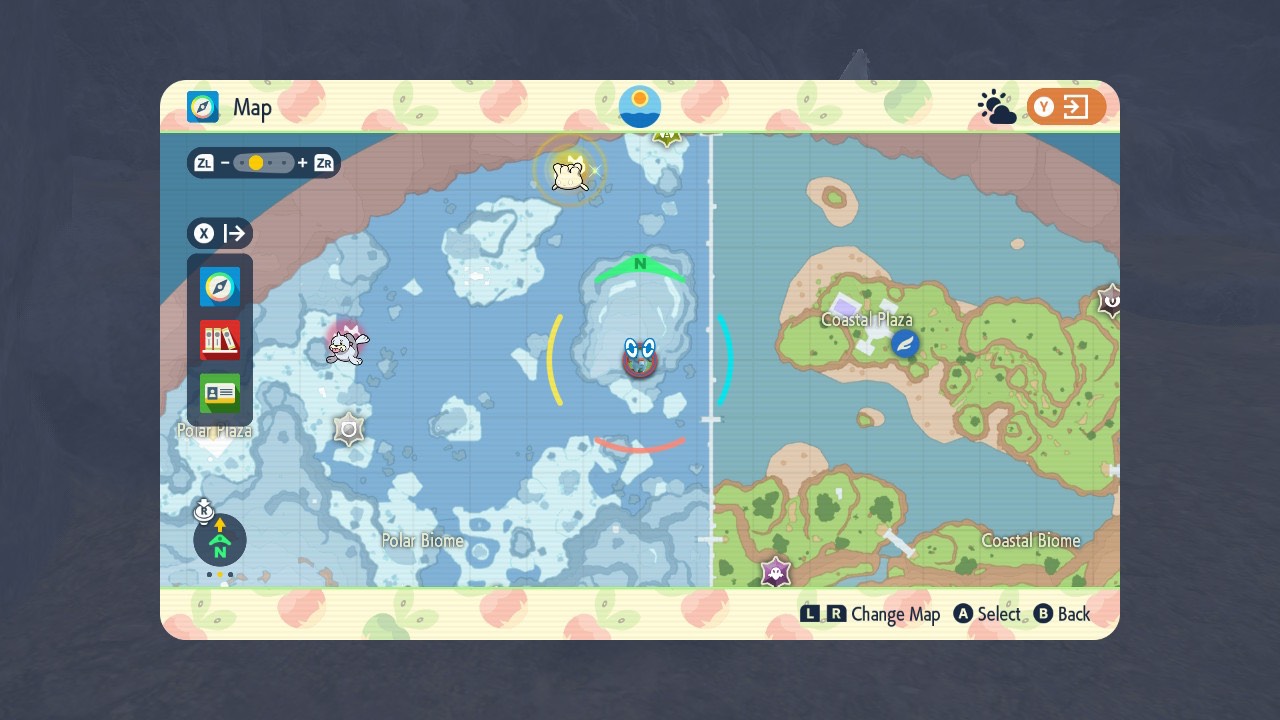The width and height of the screenshot is (1280, 720).
Task: Select the grey Tera Raid crystal in Polar Biome
Action: tap(348, 430)
